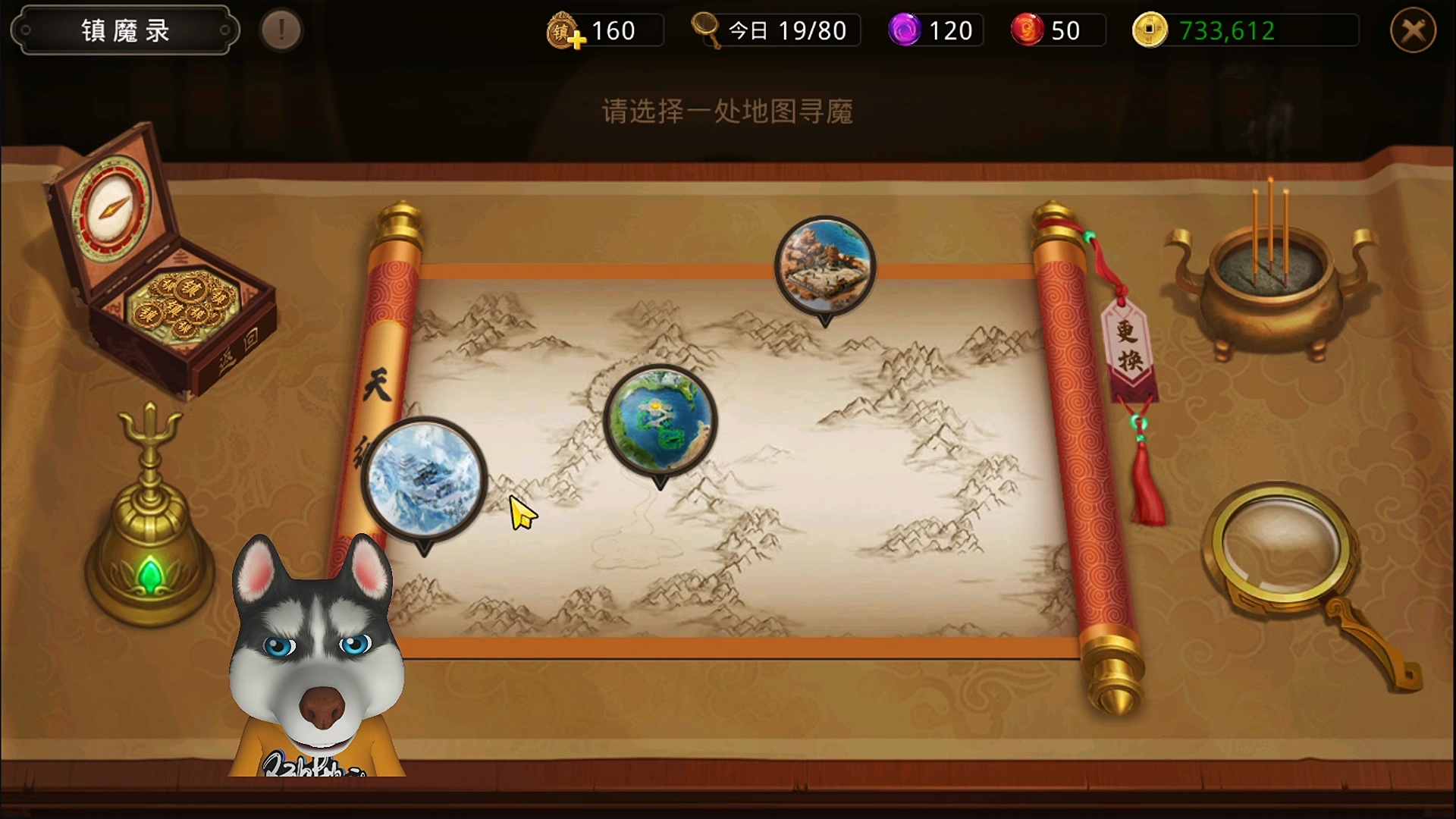
Task: Choose the green island map marker
Action: click(660, 420)
